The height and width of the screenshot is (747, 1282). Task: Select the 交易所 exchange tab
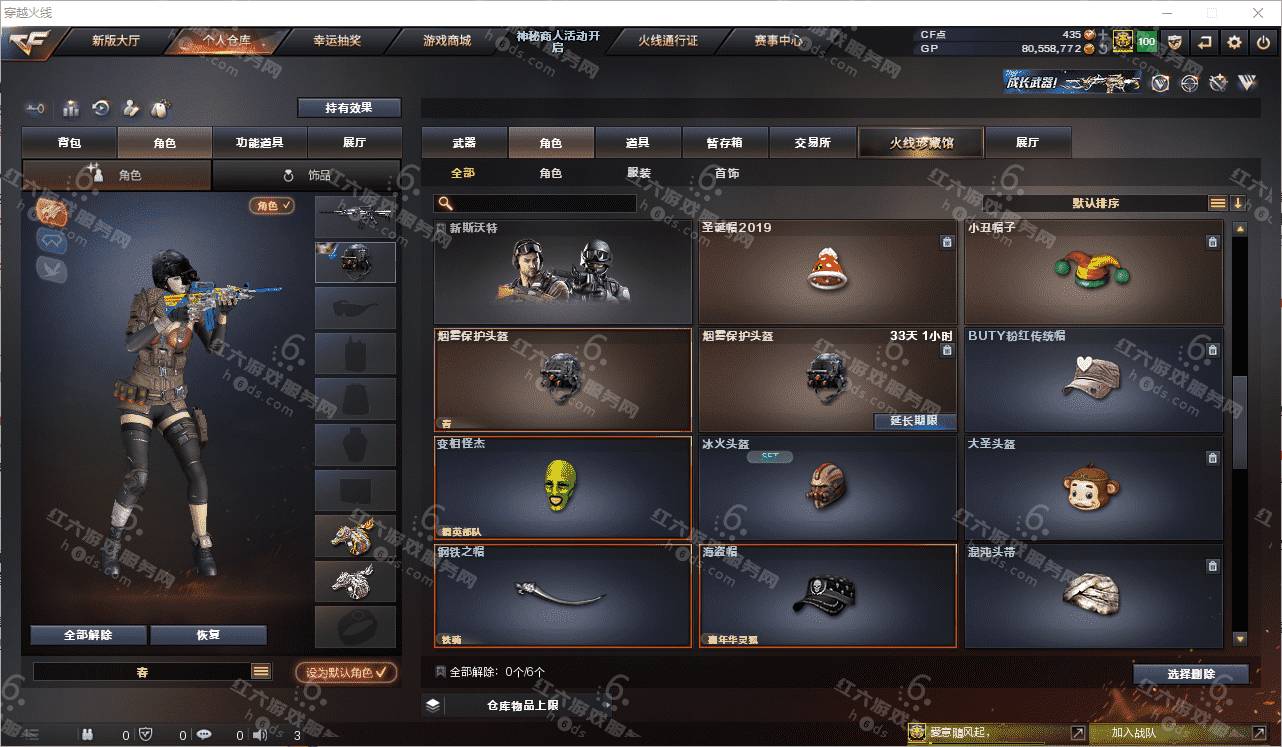click(x=812, y=143)
